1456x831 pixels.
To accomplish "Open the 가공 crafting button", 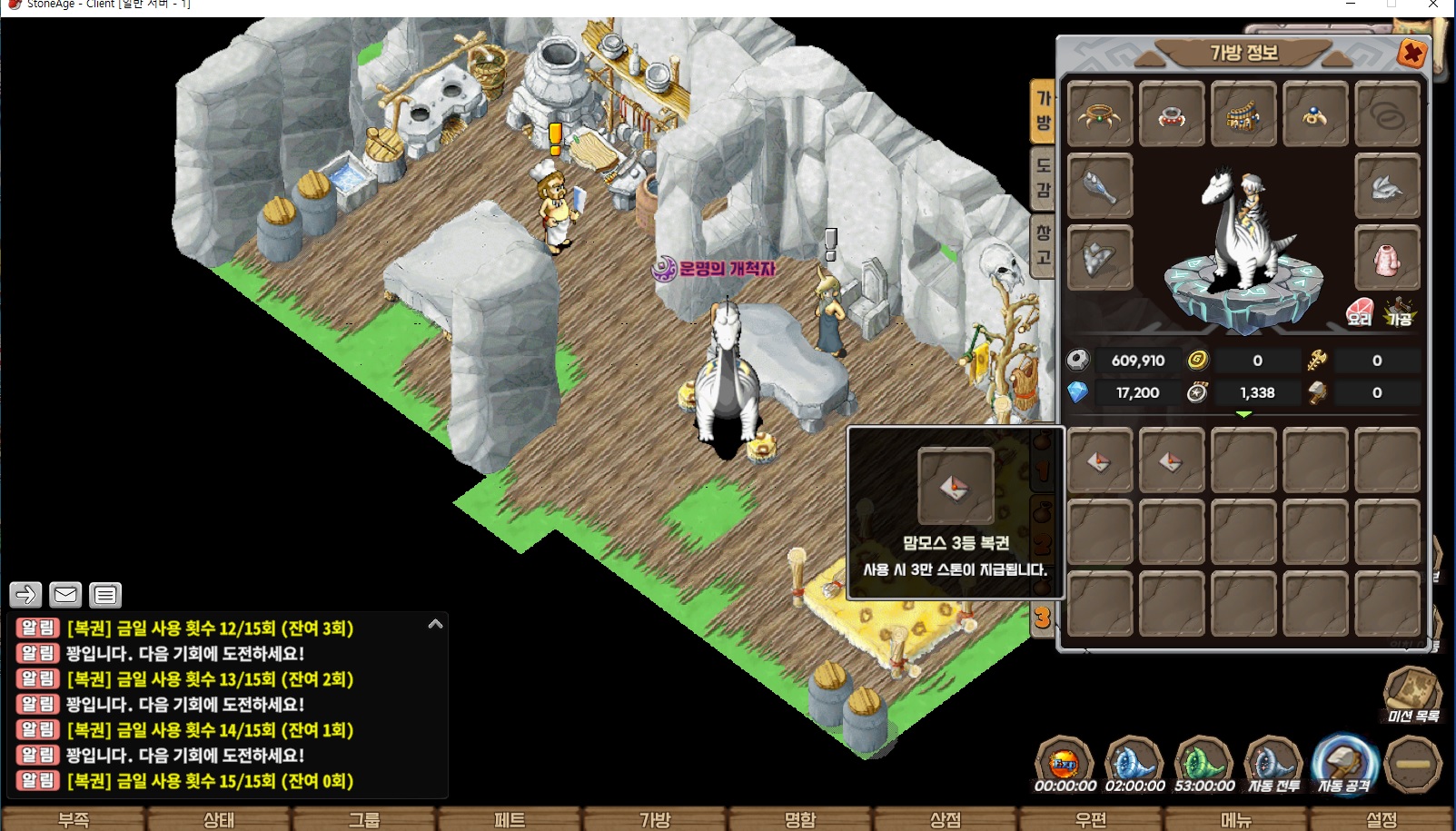I will coord(1399,312).
